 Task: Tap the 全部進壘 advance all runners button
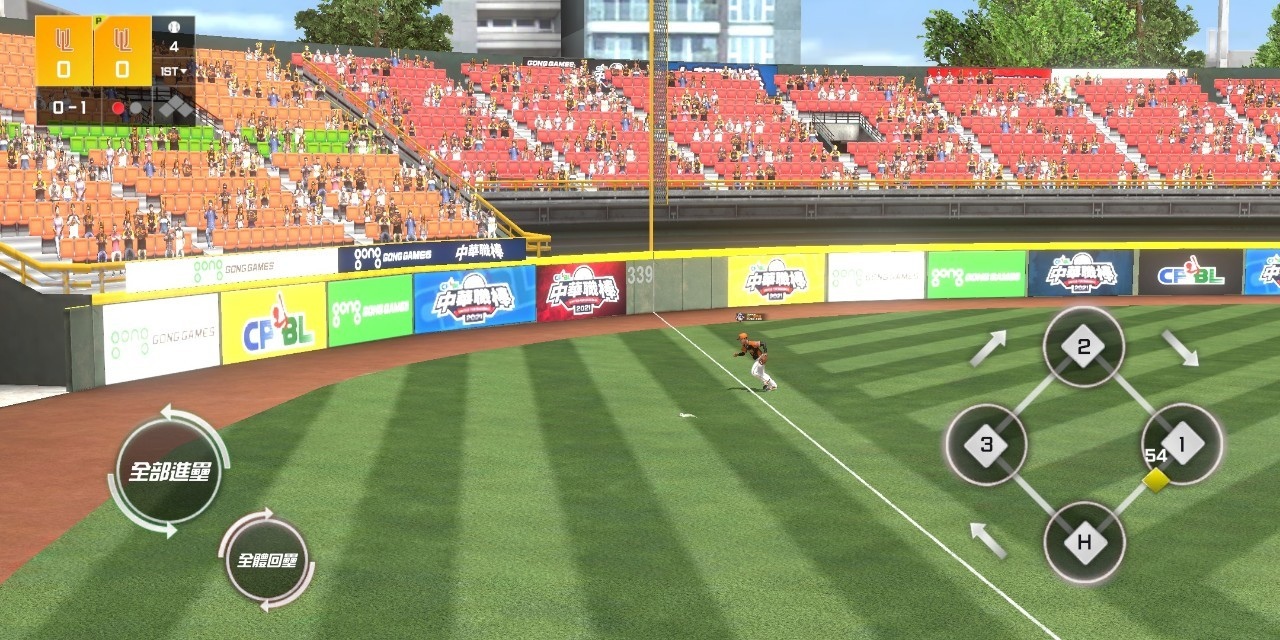click(168, 471)
